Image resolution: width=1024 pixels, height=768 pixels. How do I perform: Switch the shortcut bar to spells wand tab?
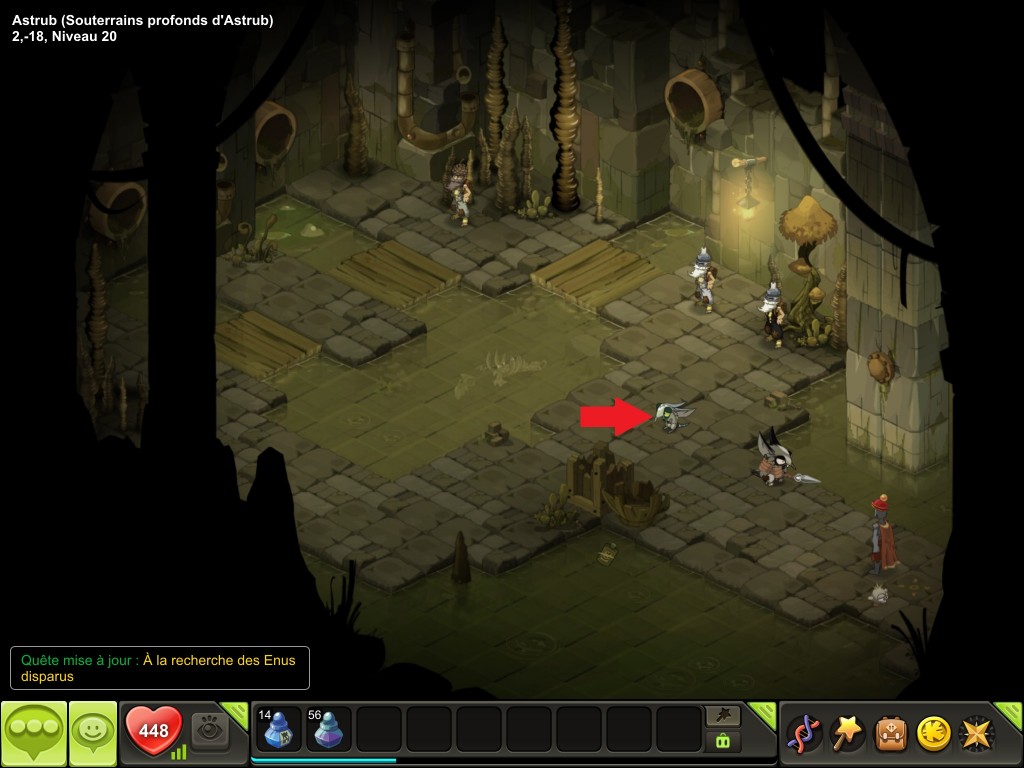click(723, 715)
